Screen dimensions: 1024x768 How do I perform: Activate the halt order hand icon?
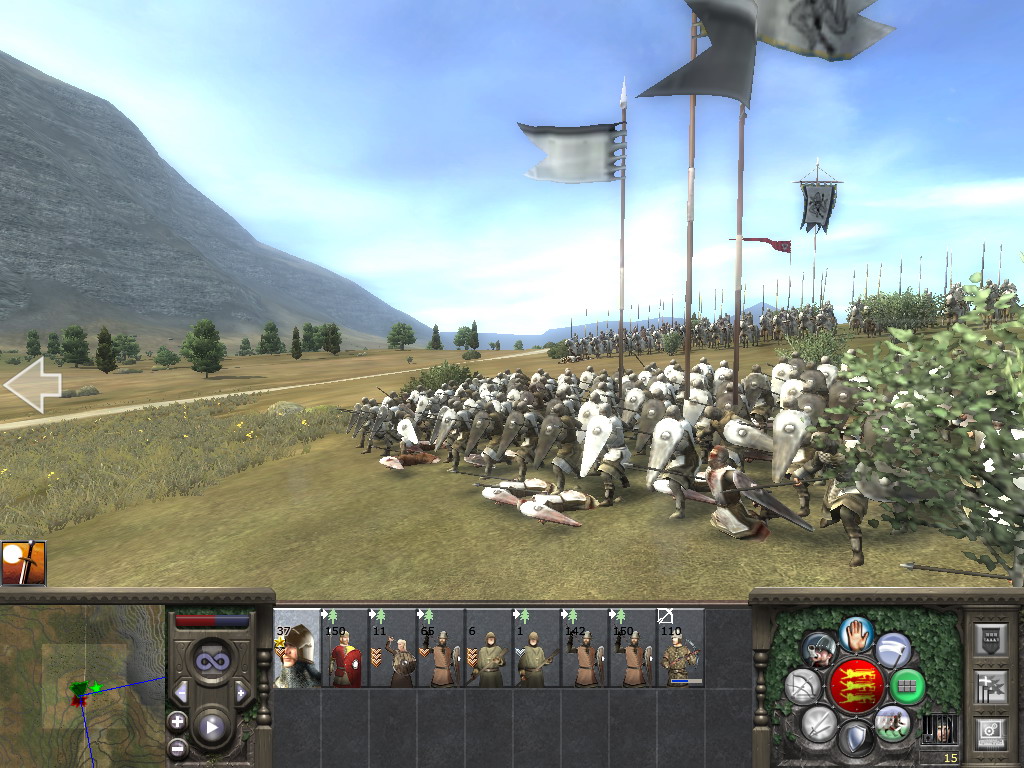point(856,633)
